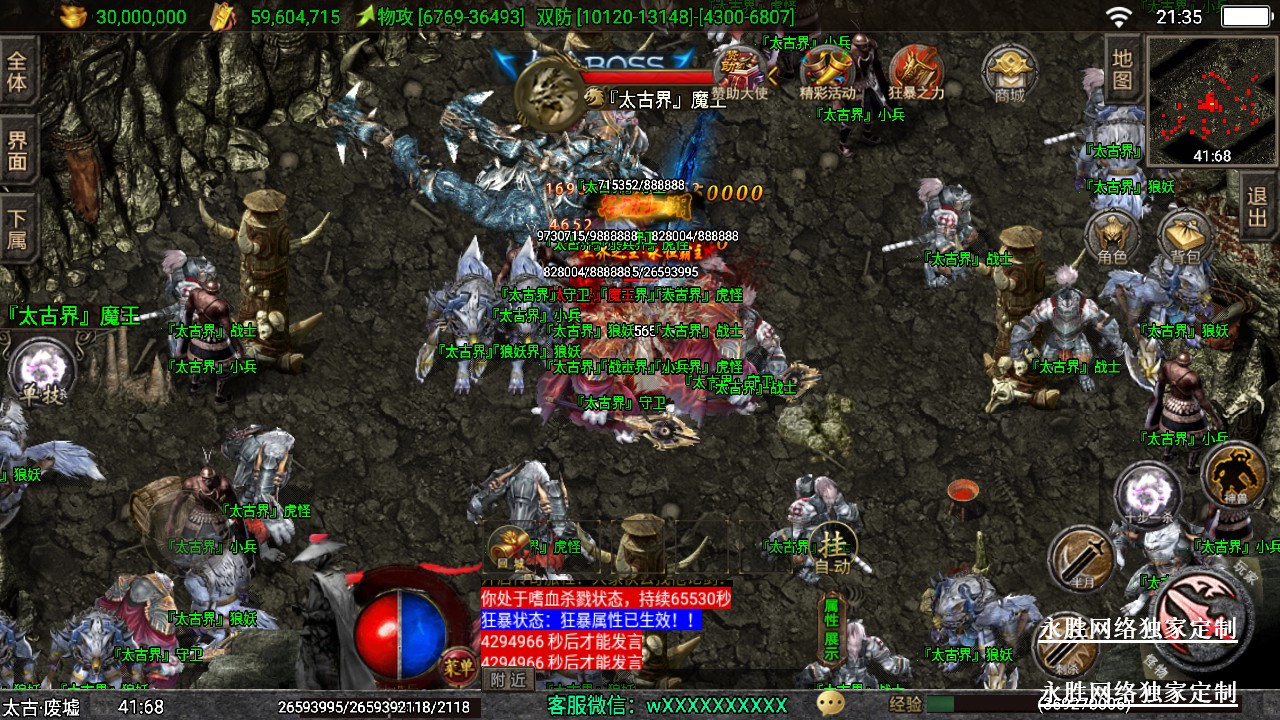Toggle the 挂 自动 auto-battle button
Viewport: 1280px width, 720px height.
pyautogui.click(x=832, y=551)
